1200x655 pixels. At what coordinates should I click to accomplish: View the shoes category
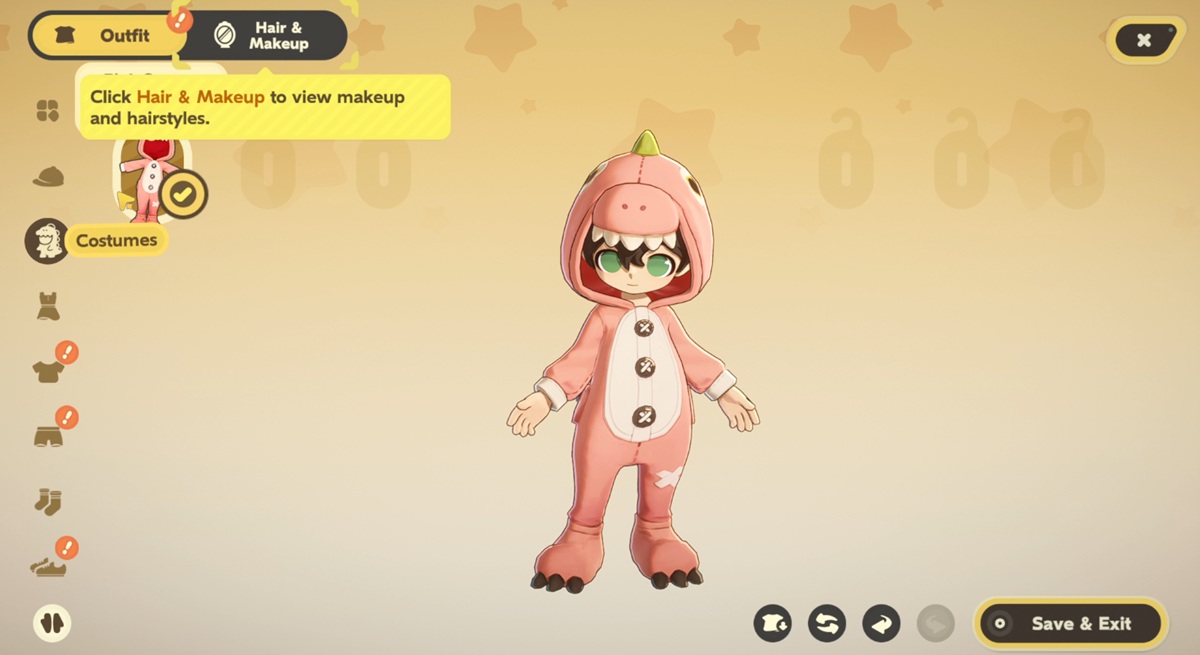[x=48, y=566]
